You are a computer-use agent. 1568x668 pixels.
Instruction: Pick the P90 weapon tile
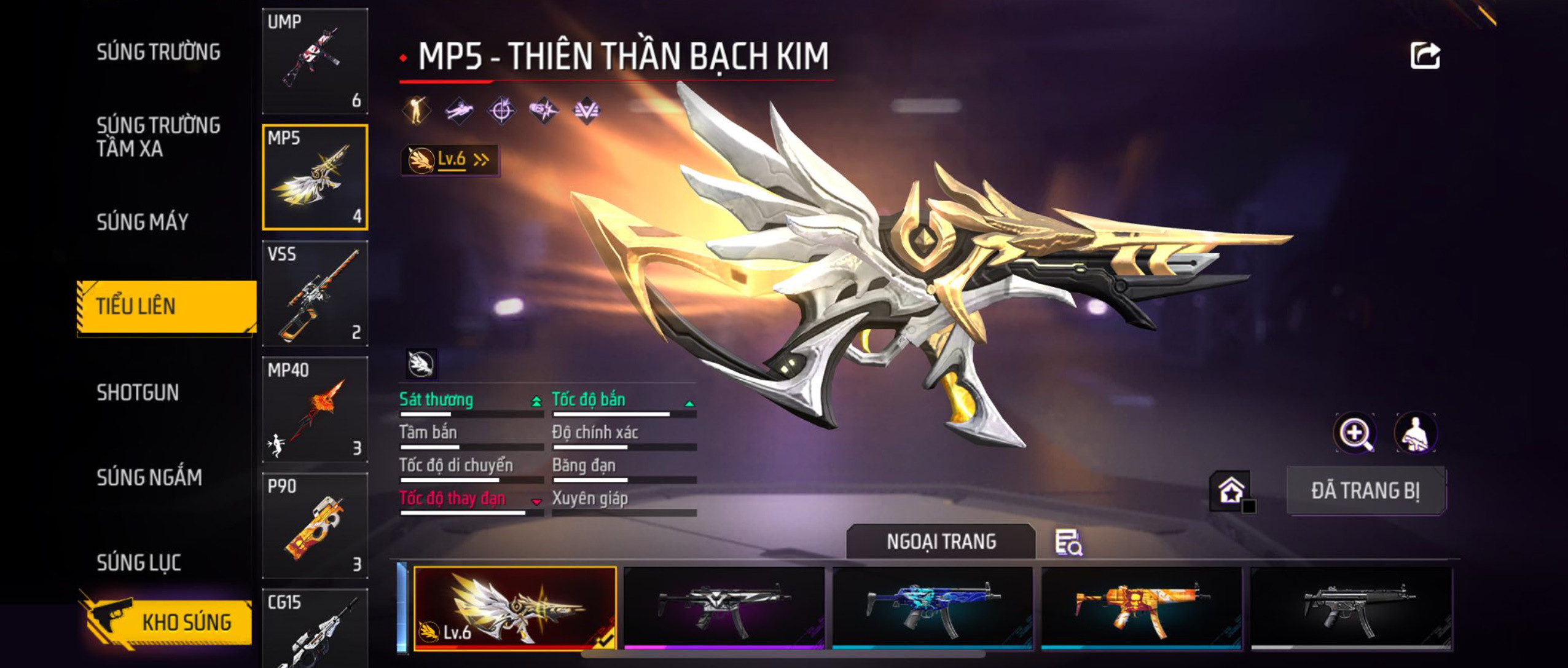pyautogui.click(x=315, y=525)
